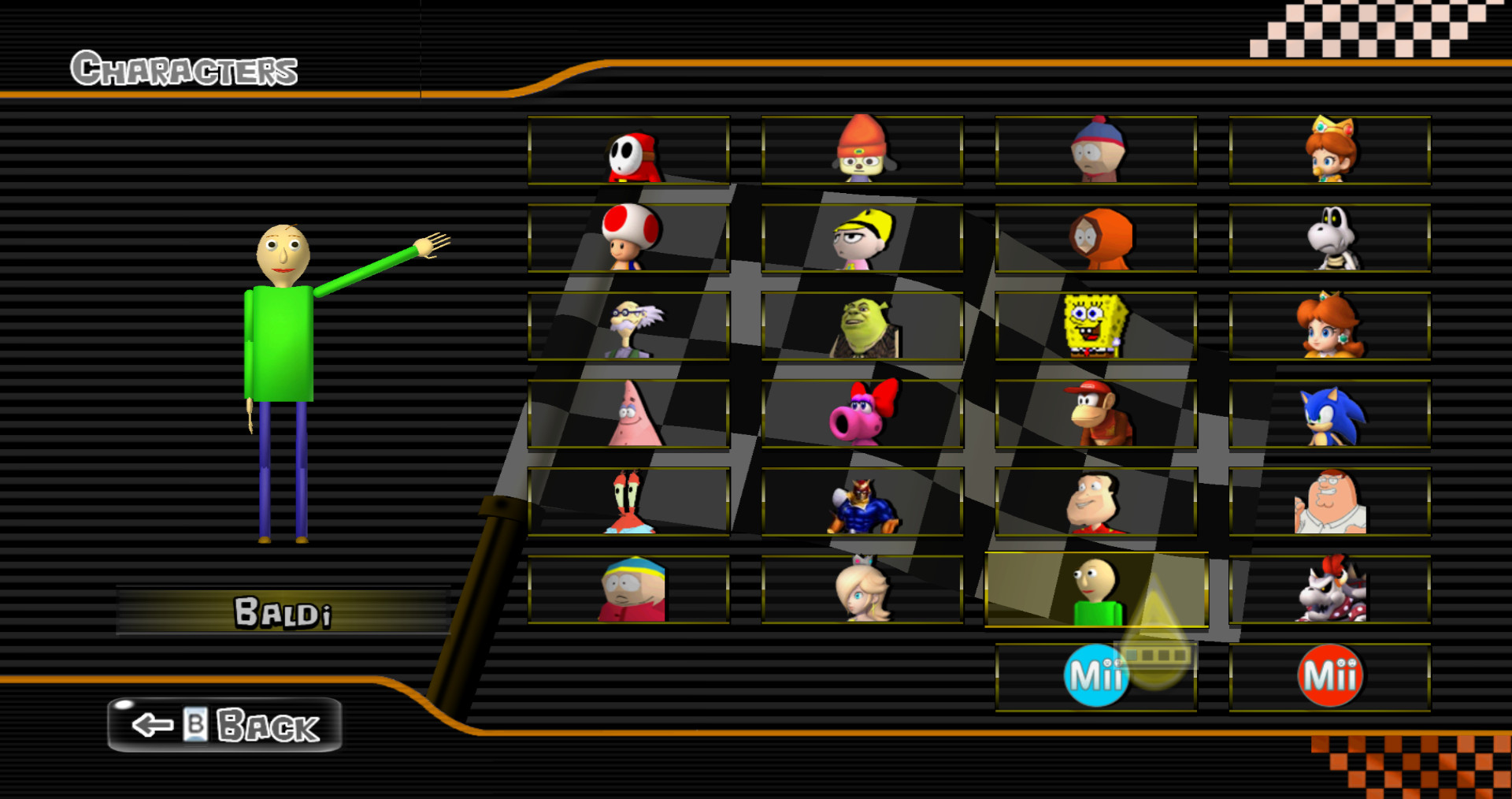
Task: Choose Patrick Star
Action: (630, 414)
